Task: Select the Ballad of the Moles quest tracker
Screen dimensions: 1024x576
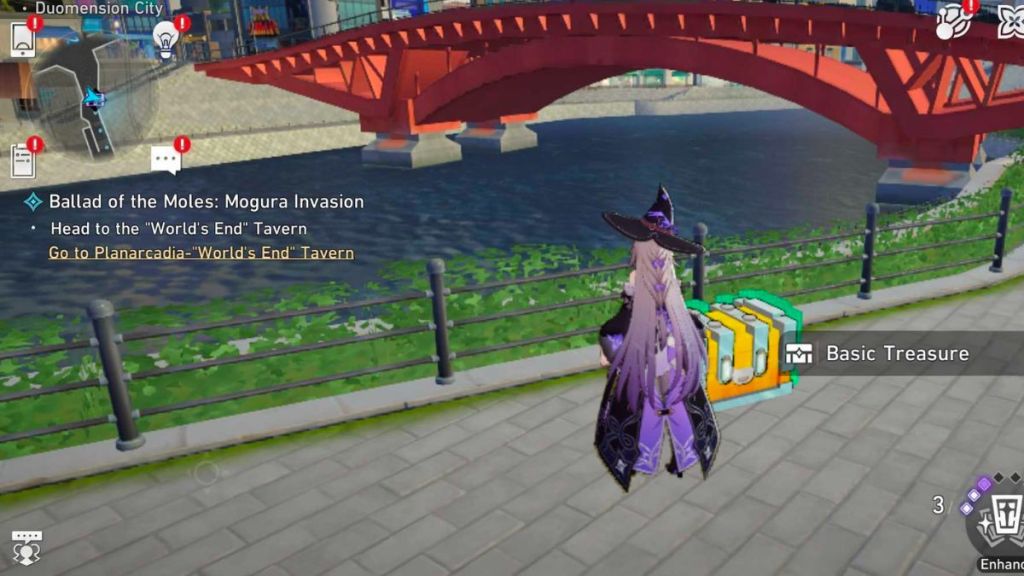Action: [x=206, y=202]
